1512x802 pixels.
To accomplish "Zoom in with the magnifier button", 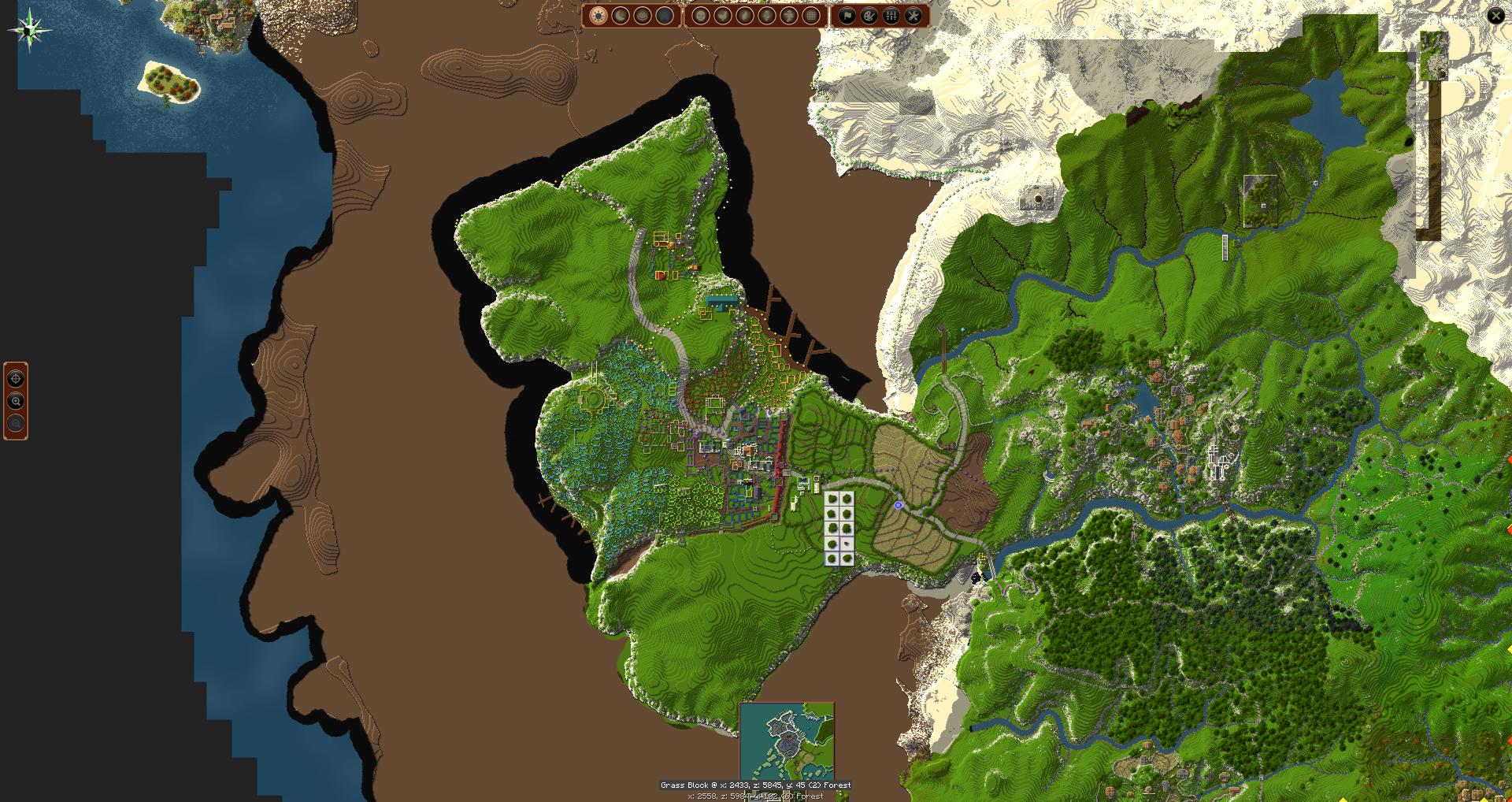I will click(x=16, y=401).
